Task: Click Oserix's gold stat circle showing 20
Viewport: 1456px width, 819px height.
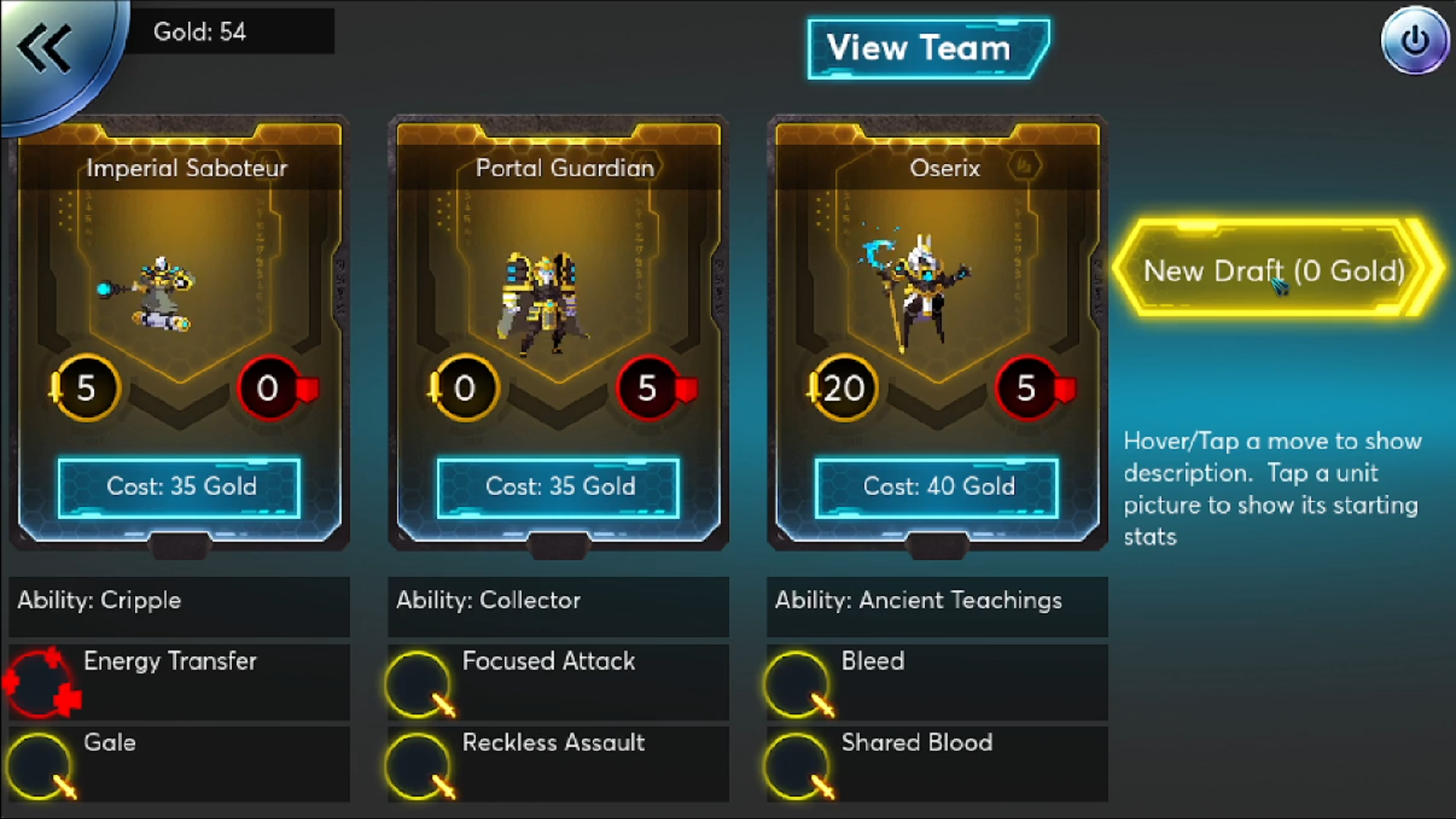Action: point(842,388)
